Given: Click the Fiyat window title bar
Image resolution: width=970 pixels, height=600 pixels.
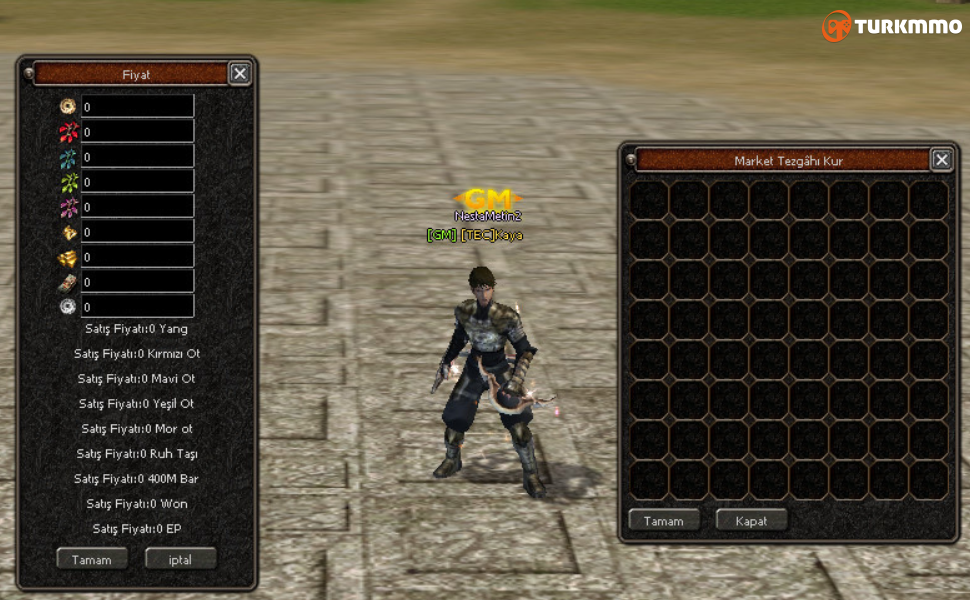Looking at the screenshot, I should click(x=130, y=74).
